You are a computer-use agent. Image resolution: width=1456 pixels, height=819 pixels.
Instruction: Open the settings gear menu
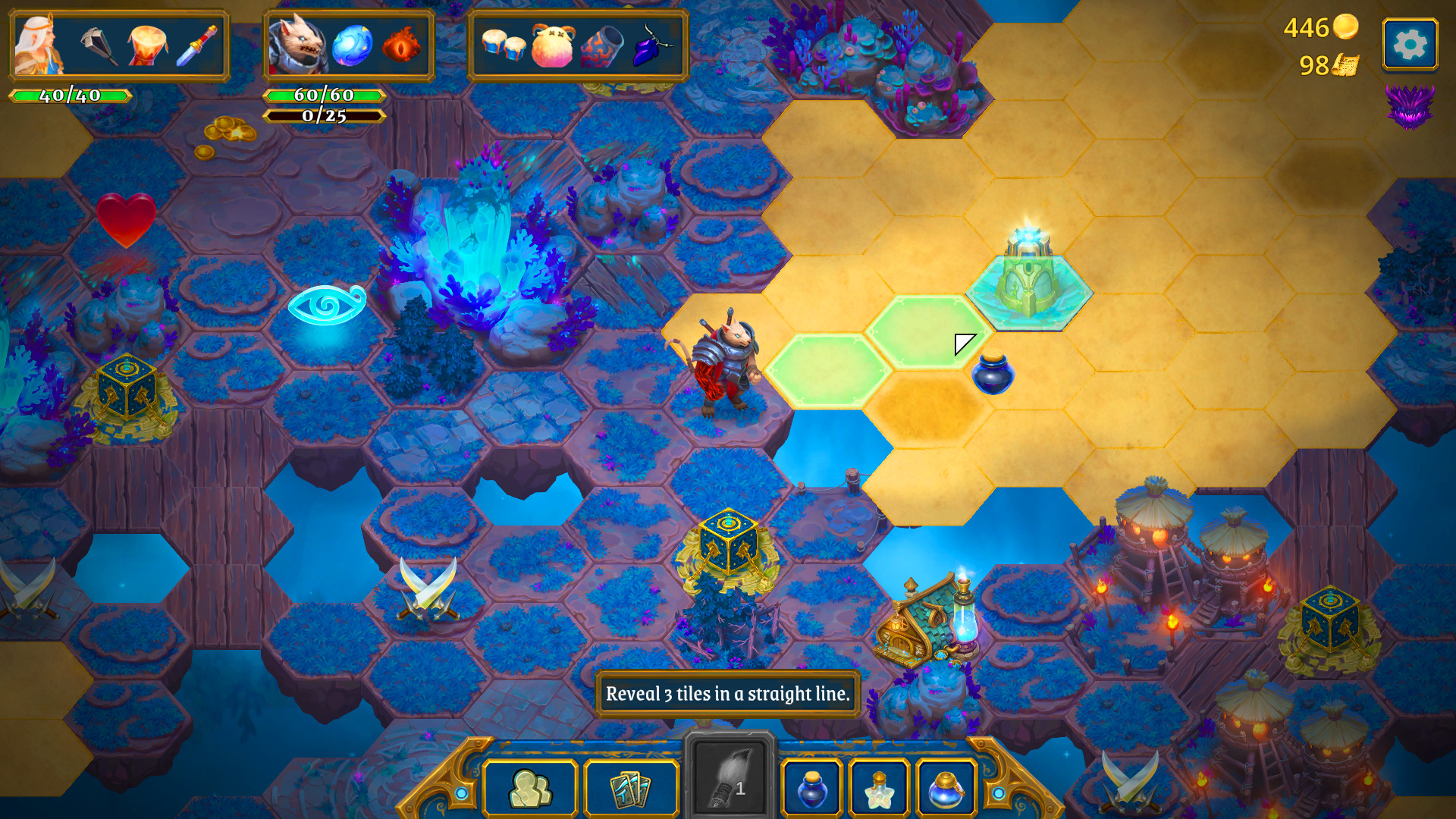pos(1409,43)
